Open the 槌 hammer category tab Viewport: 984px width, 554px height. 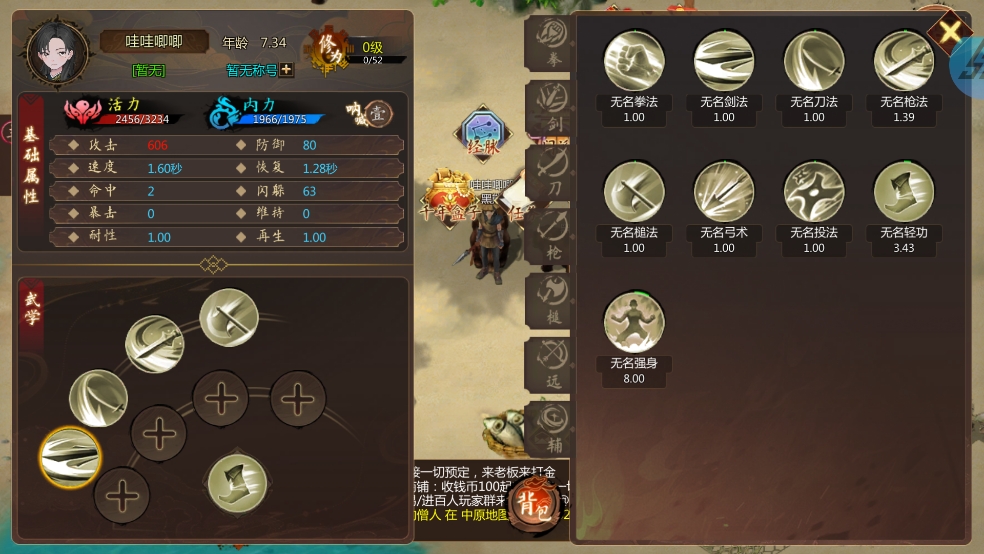click(x=552, y=299)
